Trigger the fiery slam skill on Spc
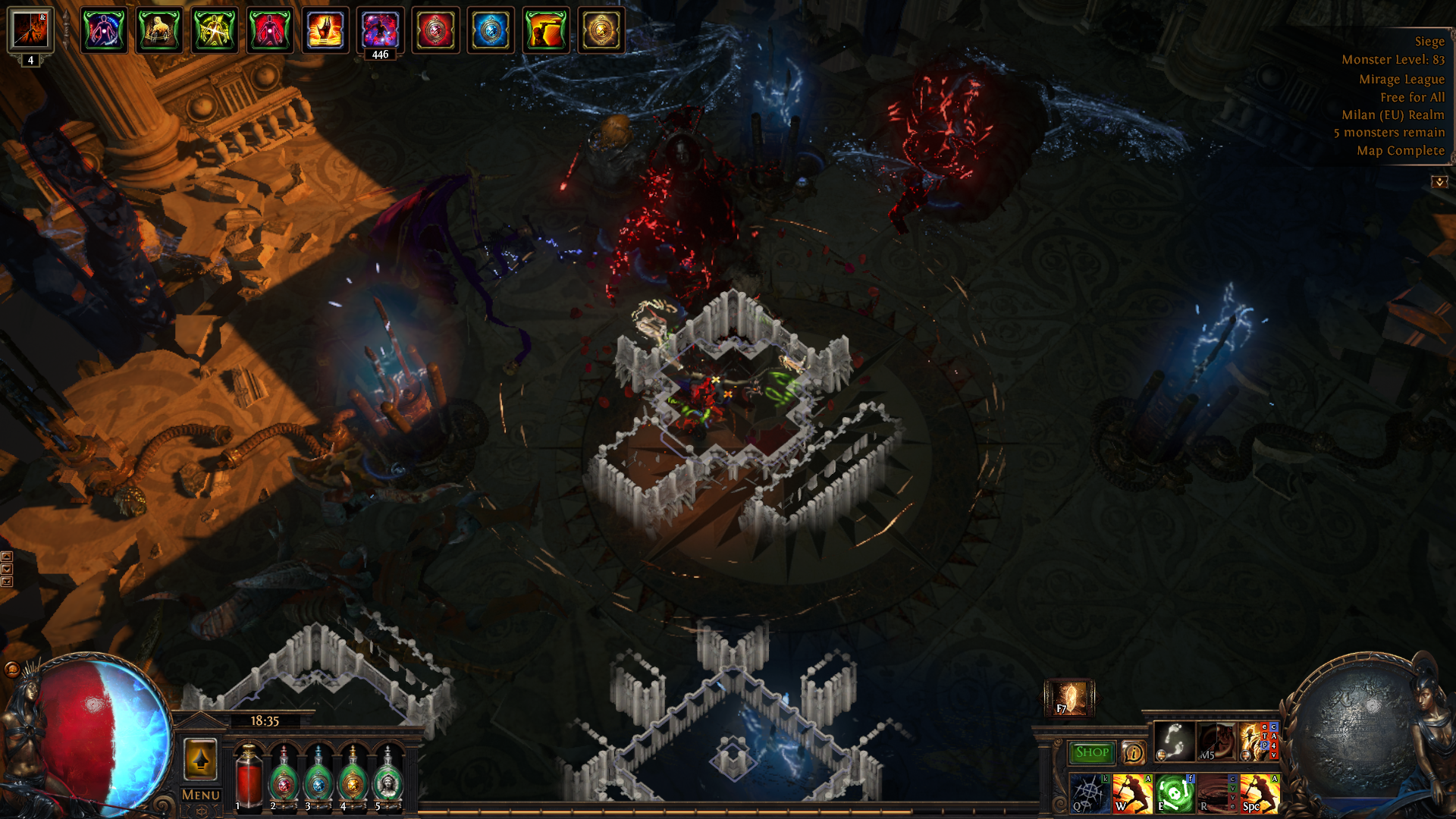 1260,793
